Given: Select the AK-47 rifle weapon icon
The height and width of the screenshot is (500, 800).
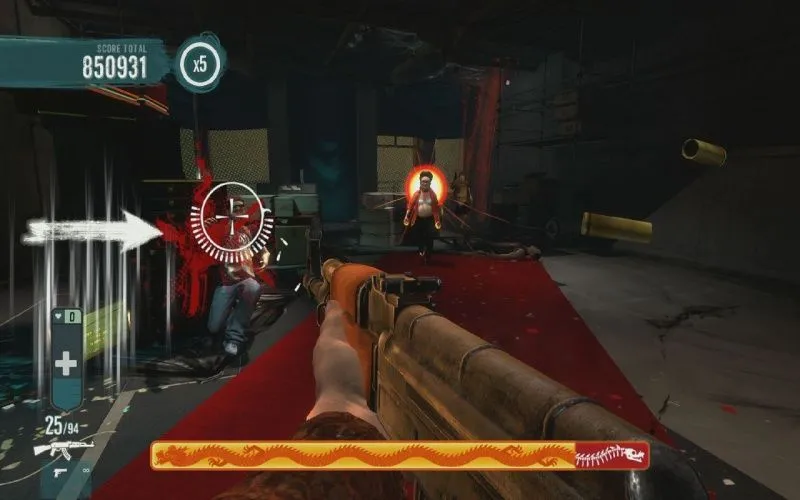Looking at the screenshot, I should coord(63,448).
